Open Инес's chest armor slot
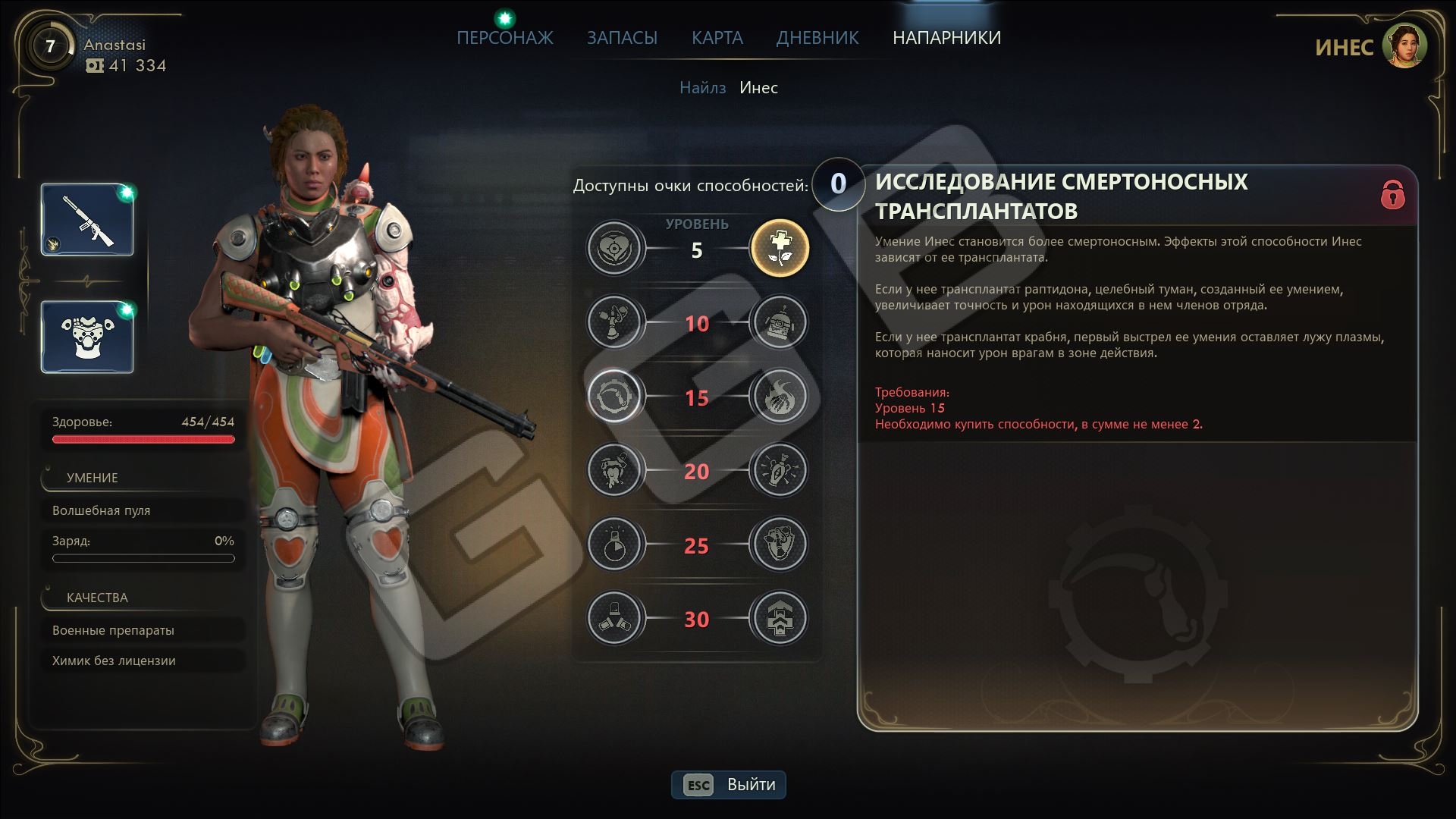The image size is (1456, 819). click(87, 337)
